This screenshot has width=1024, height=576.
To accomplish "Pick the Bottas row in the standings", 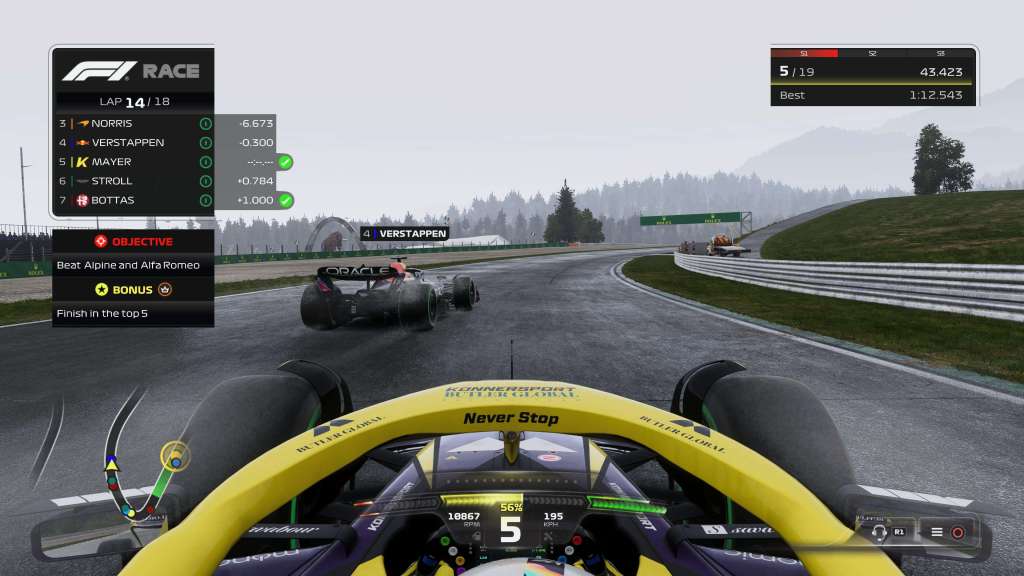I will pyautogui.click(x=112, y=200).
